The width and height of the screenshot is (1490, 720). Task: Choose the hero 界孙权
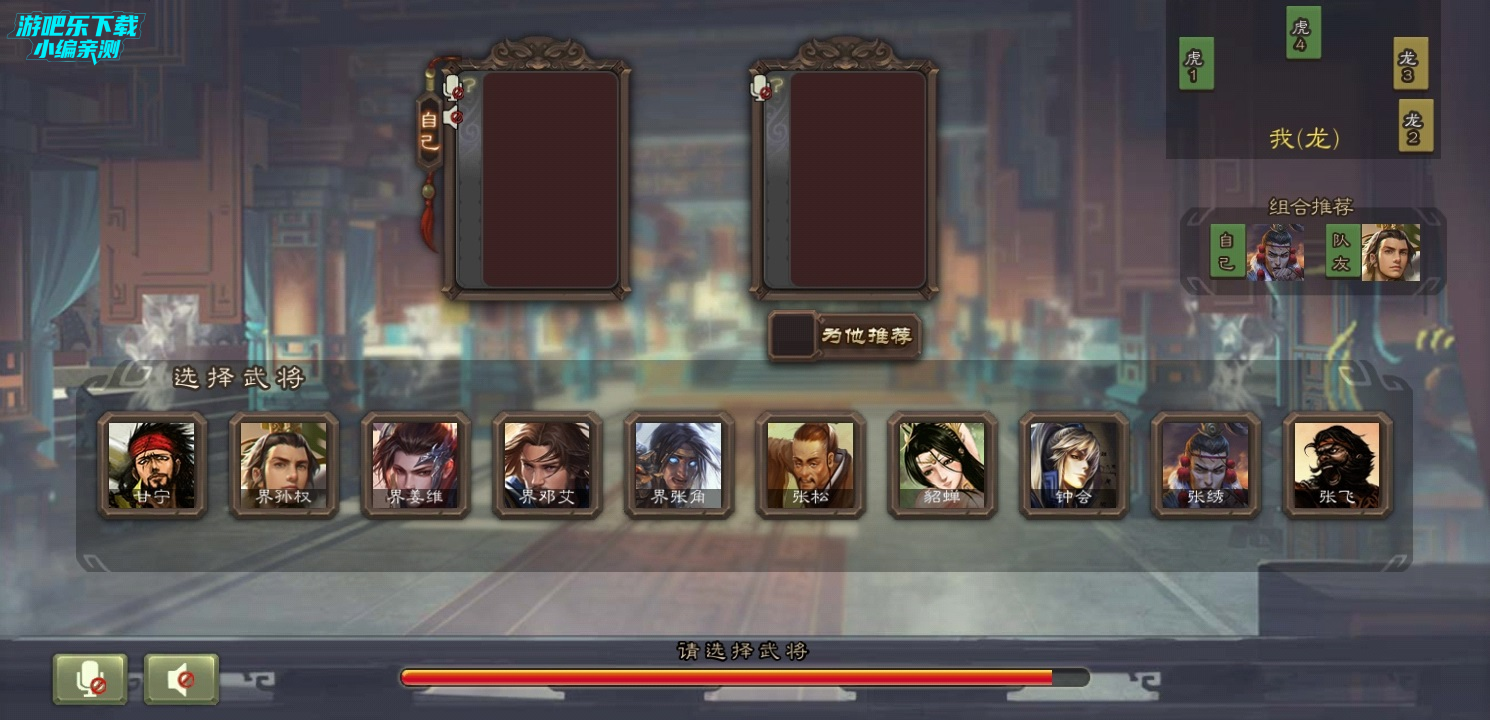pos(284,465)
